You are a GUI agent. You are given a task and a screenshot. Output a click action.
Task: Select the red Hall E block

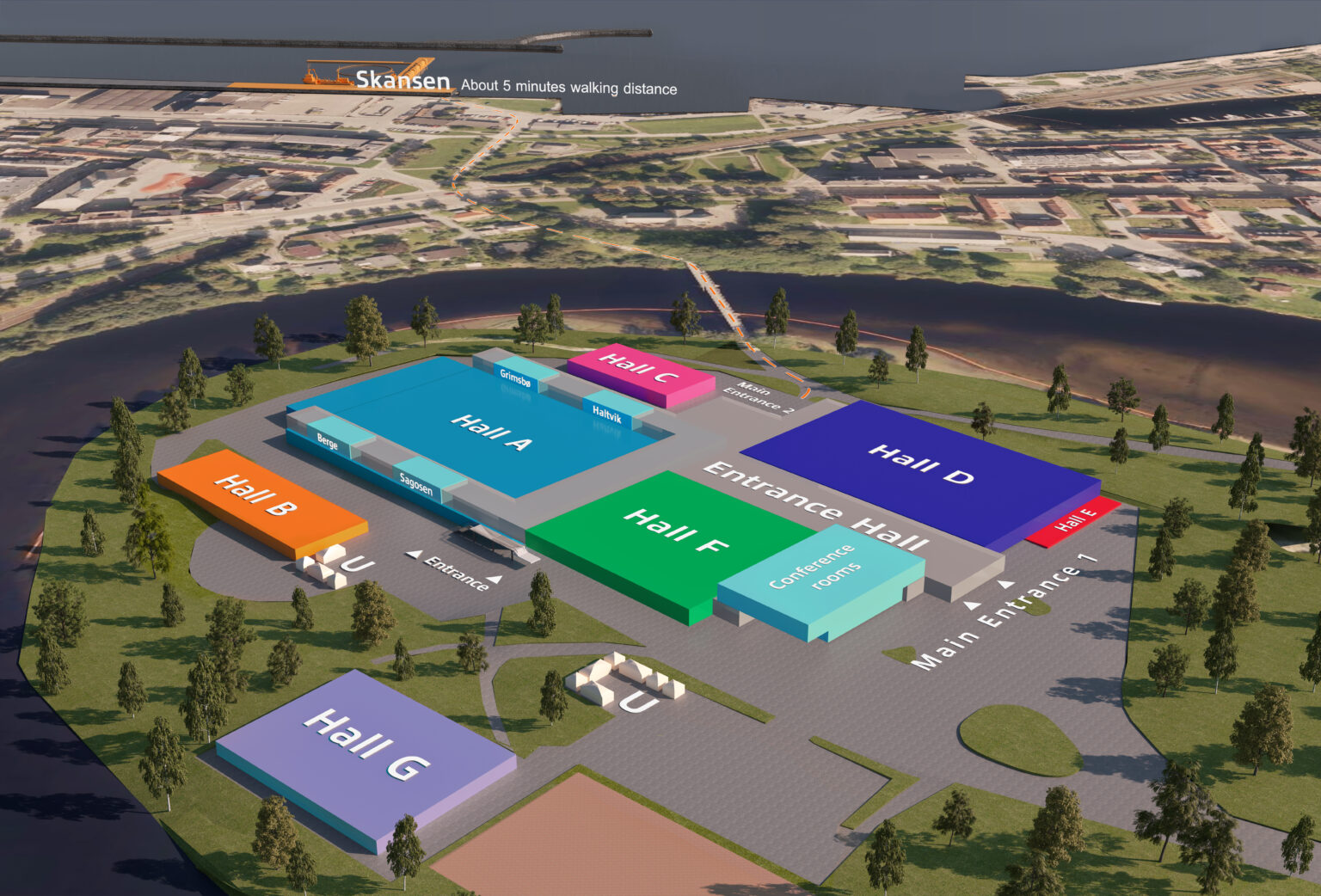[x=1073, y=520]
